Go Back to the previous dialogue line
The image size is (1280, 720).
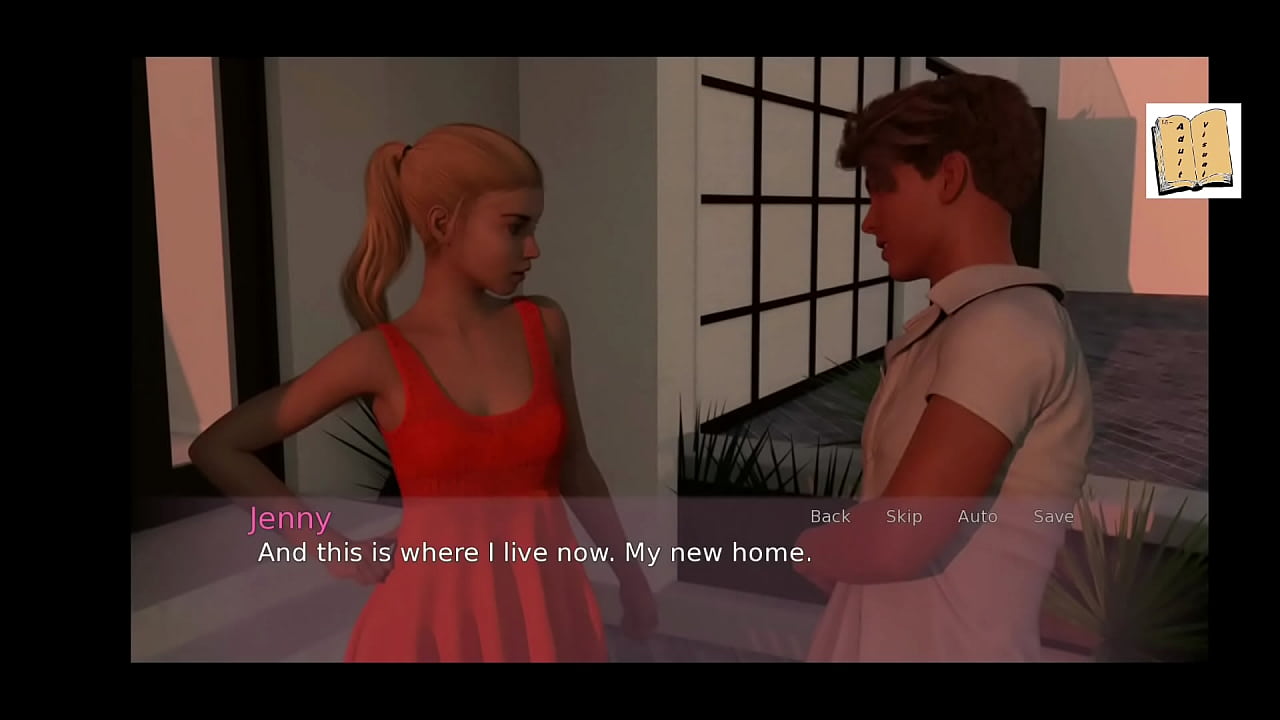pos(830,516)
